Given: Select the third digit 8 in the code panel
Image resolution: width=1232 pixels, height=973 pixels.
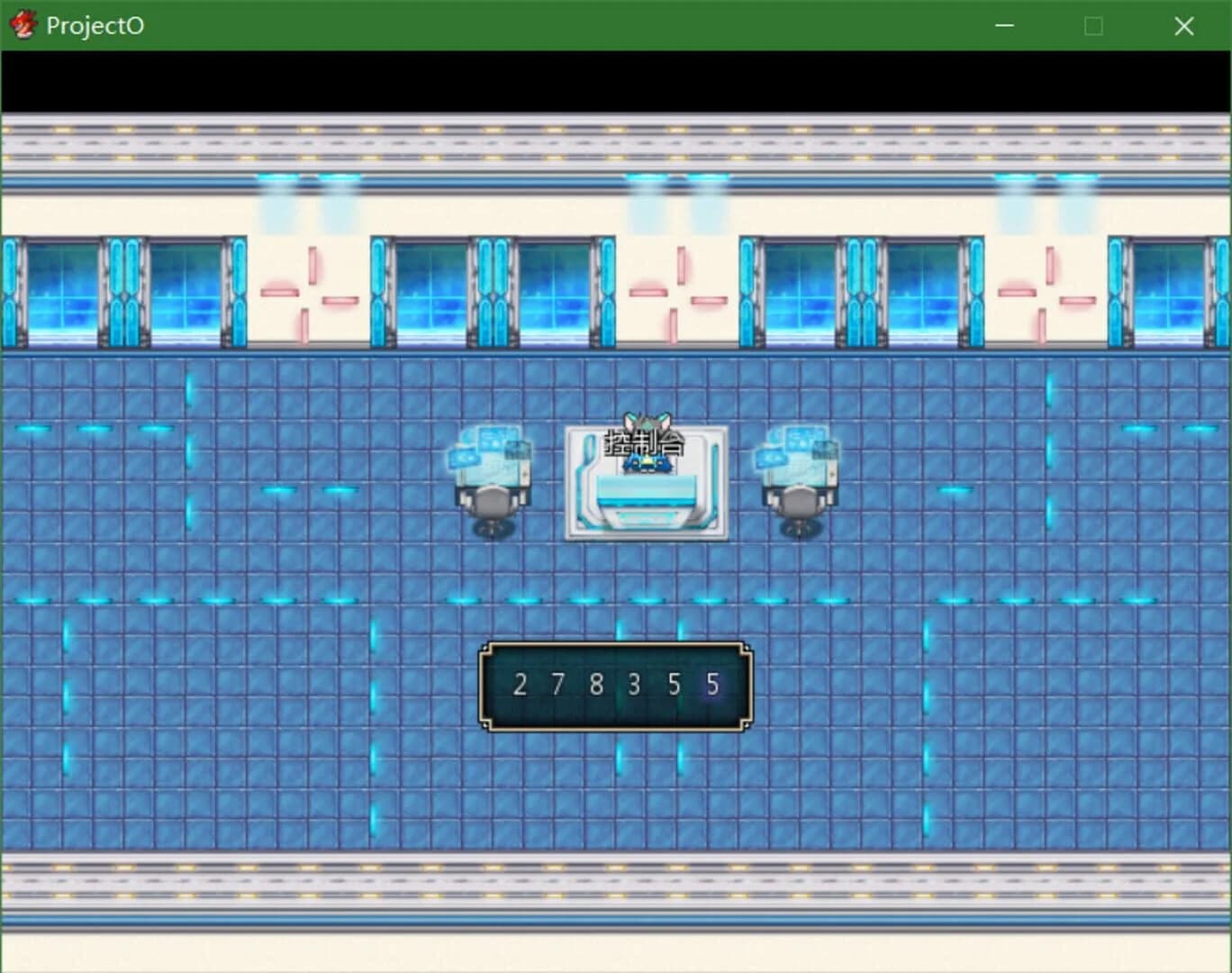Looking at the screenshot, I should click(x=596, y=686).
